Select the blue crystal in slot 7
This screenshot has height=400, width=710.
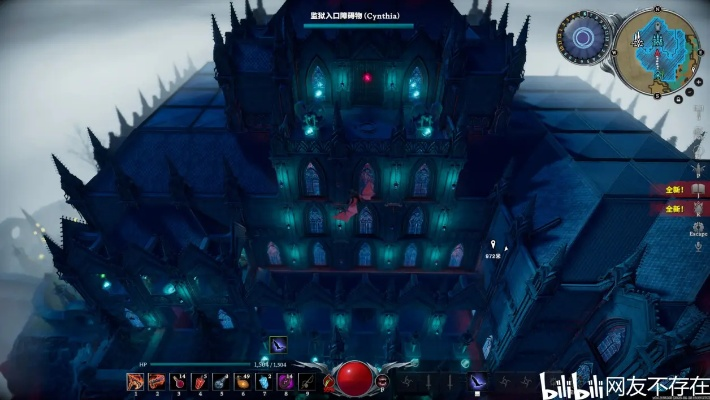(264, 381)
